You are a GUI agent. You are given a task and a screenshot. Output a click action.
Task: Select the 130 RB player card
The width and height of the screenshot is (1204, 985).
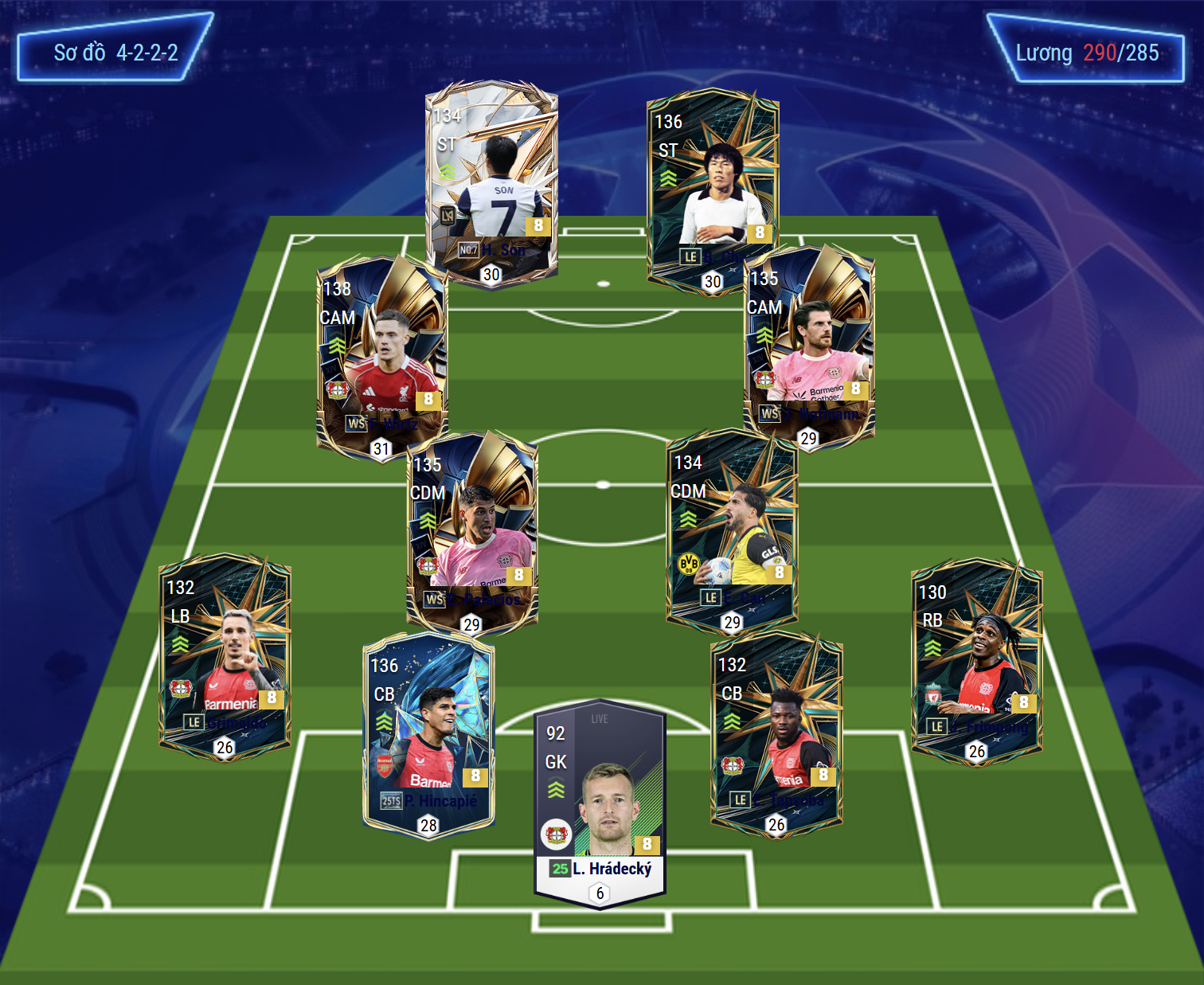tap(977, 659)
